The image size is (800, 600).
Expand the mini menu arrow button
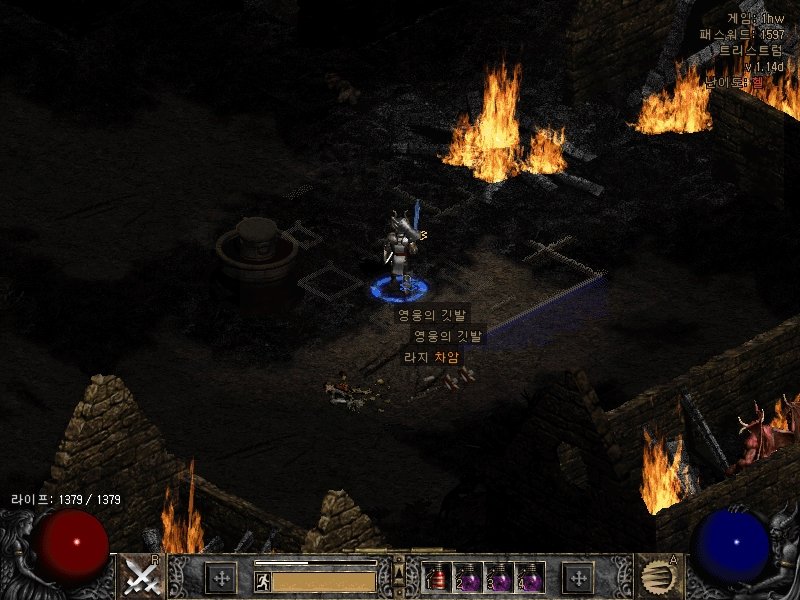pyautogui.click(x=400, y=574)
